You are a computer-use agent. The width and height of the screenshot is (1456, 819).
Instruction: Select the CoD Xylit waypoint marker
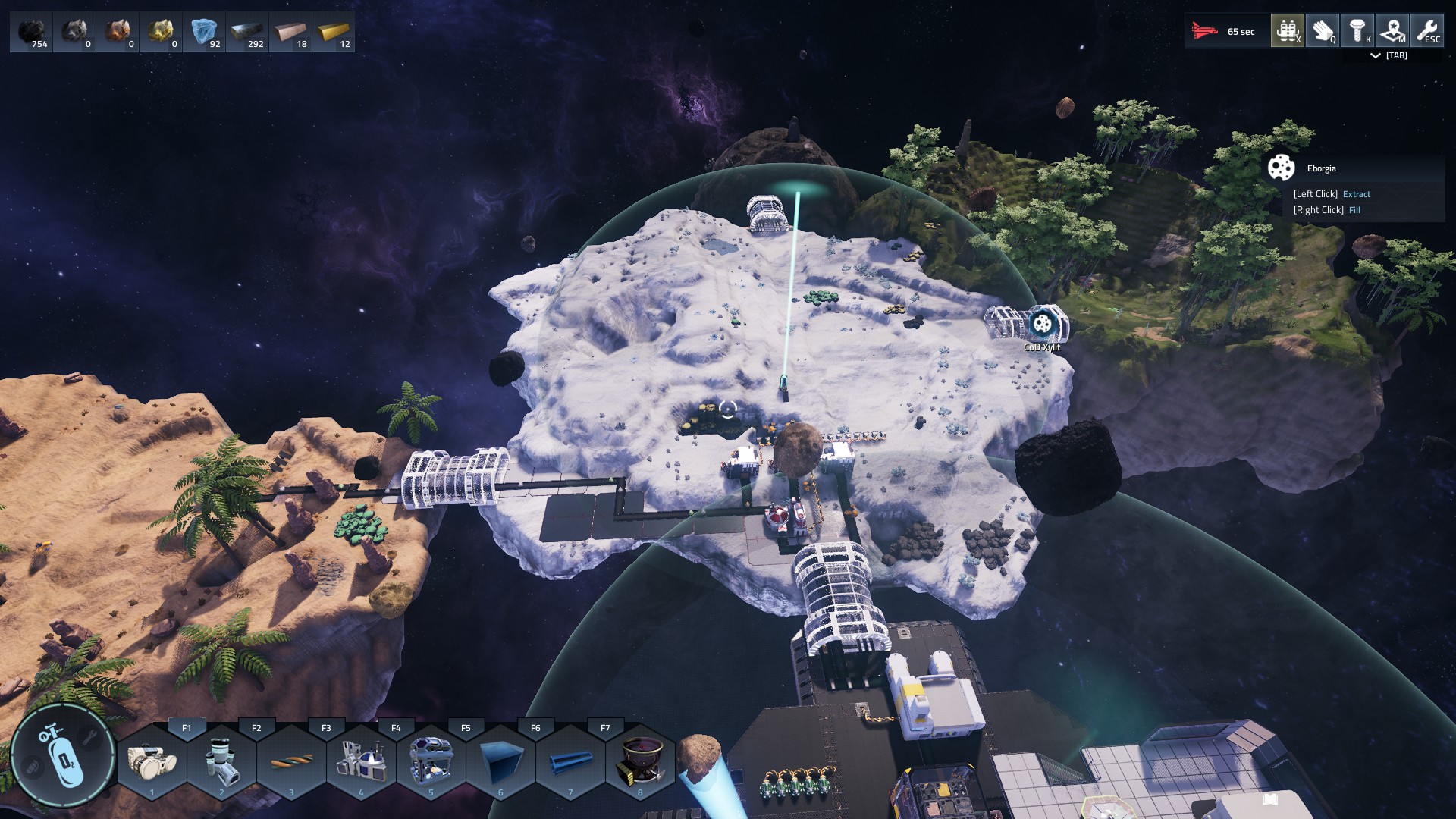(x=1043, y=325)
